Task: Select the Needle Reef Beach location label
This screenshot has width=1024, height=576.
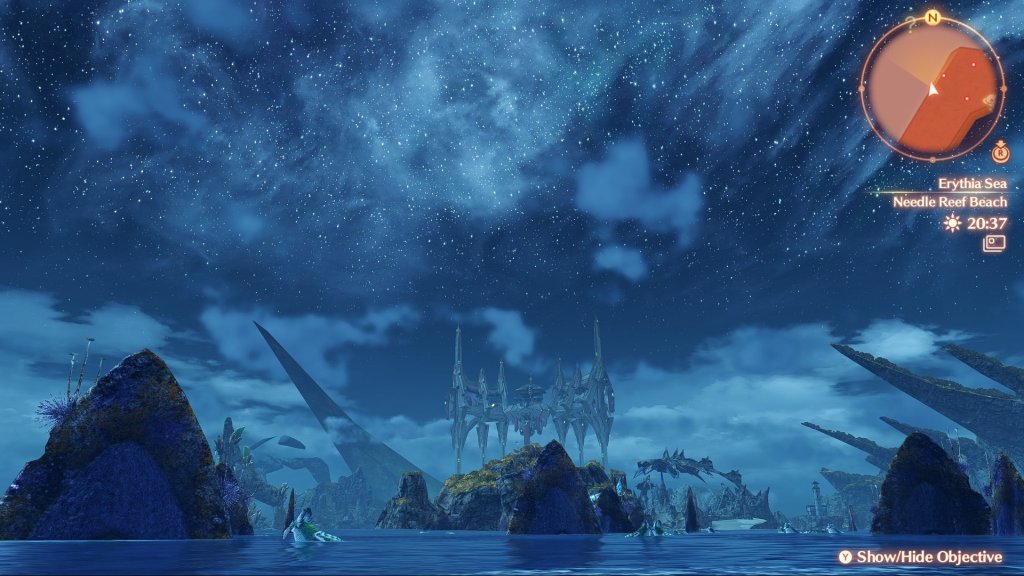Action: [949, 202]
